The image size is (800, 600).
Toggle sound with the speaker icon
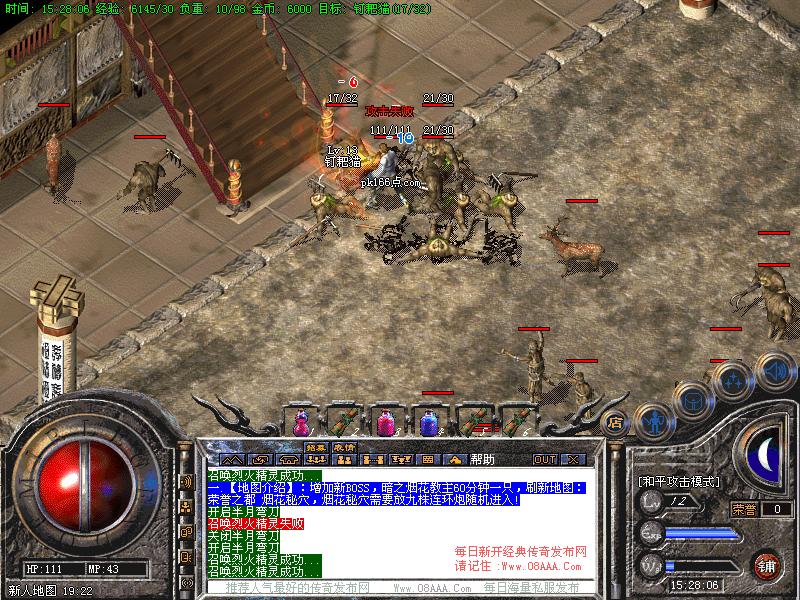[x=774, y=370]
